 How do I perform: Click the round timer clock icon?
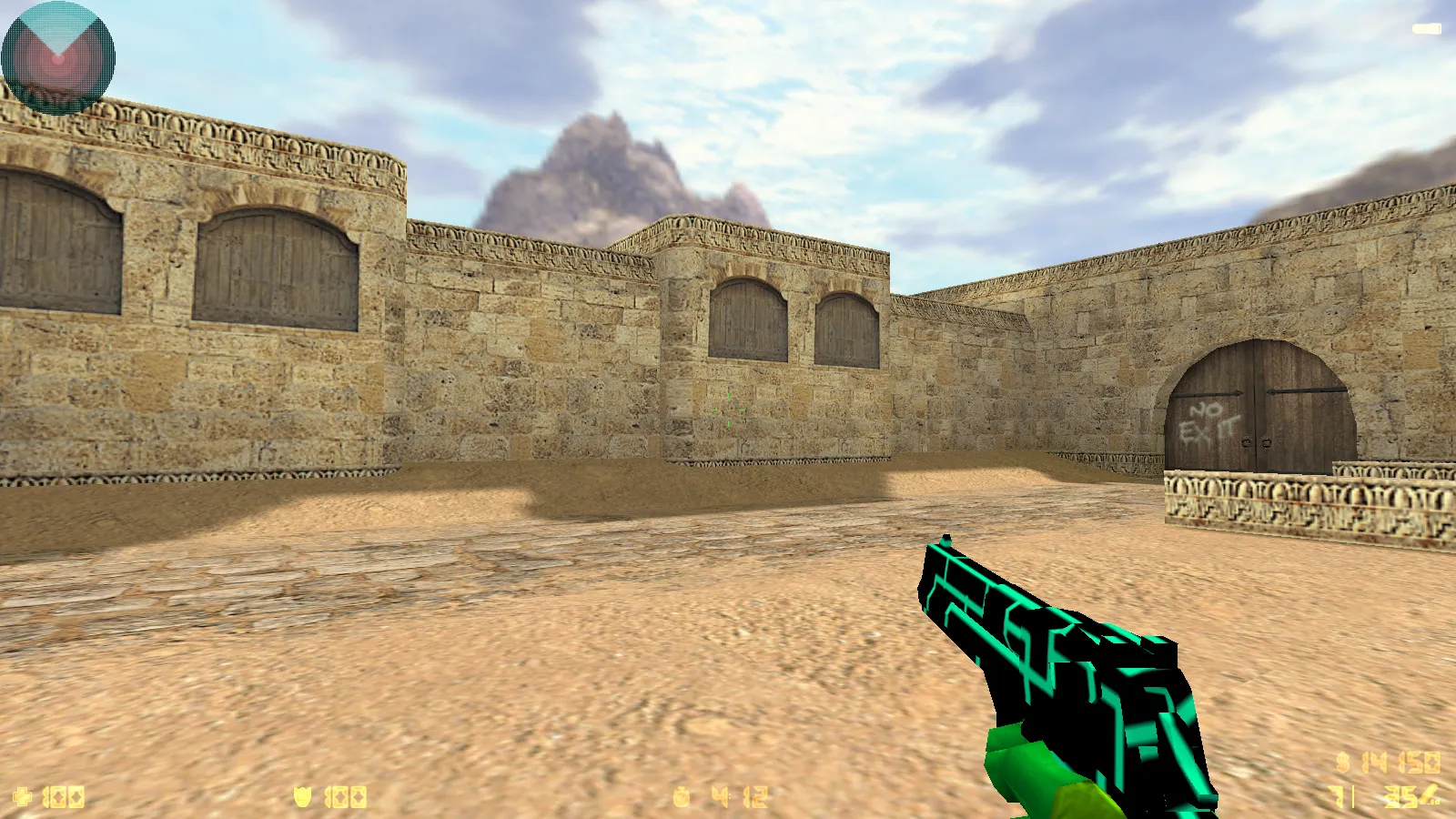click(681, 796)
